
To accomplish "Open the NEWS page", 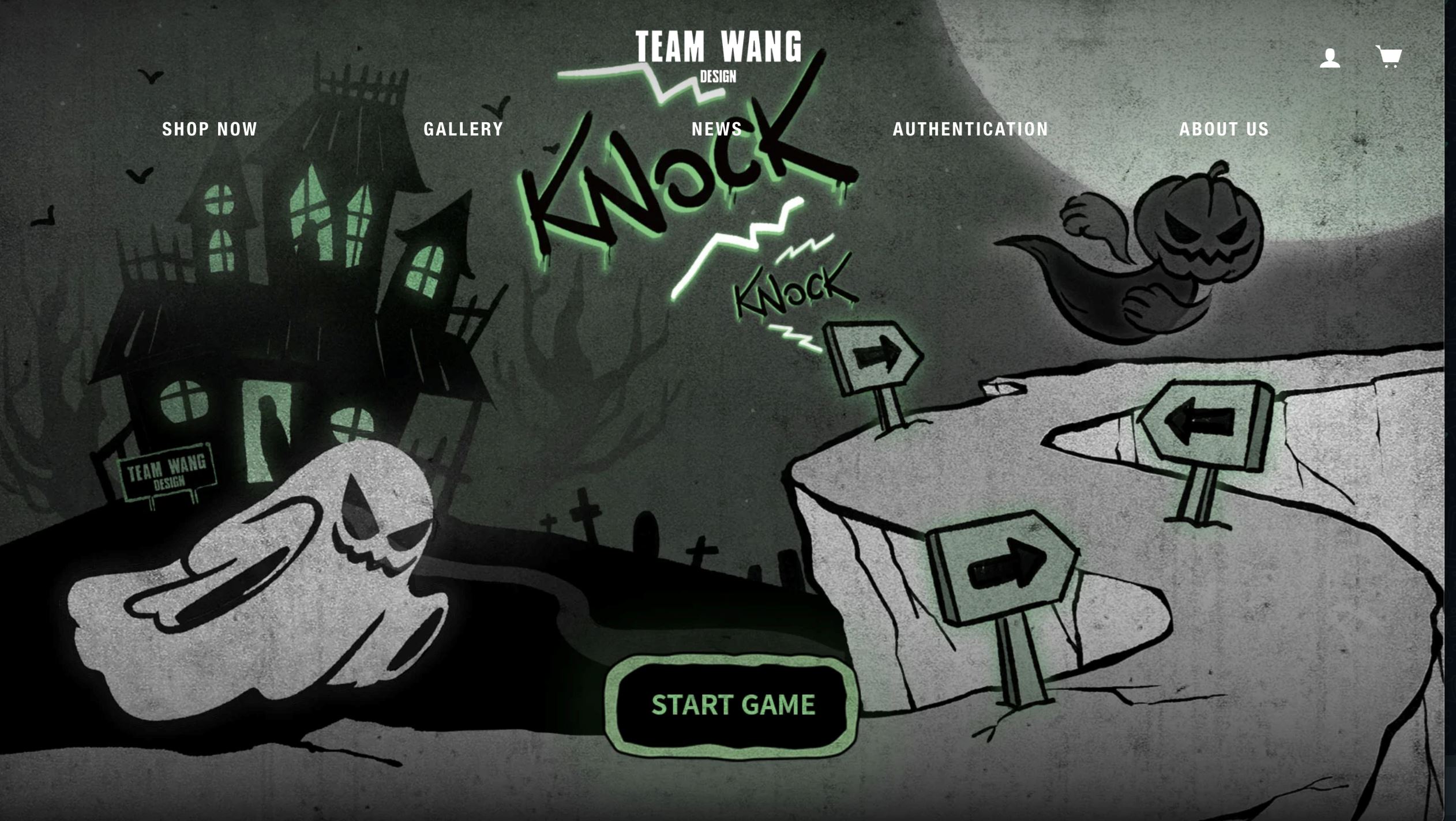I will [x=717, y=129].
